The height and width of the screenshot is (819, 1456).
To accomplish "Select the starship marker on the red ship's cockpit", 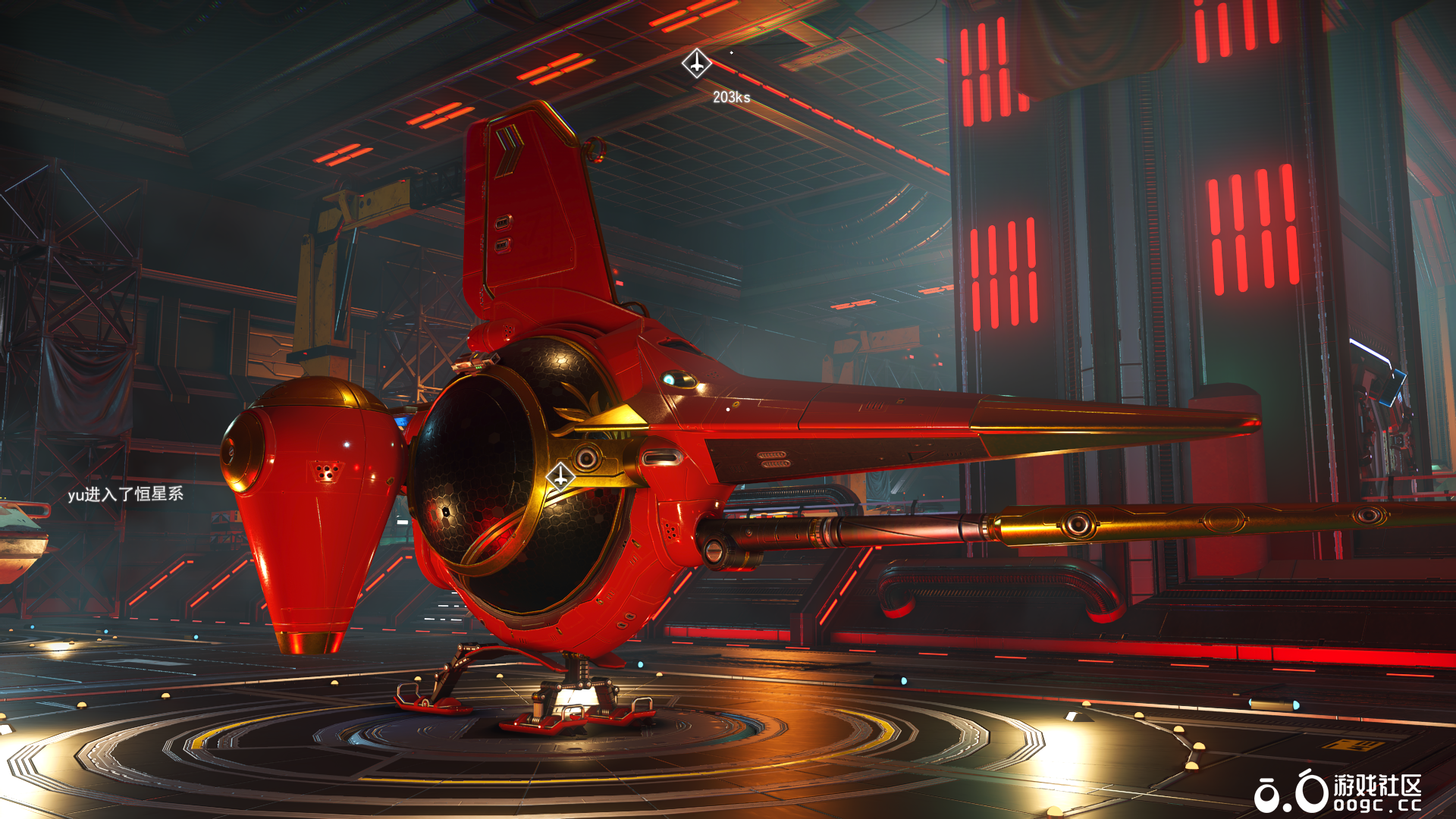I will (x=560, y=477).
